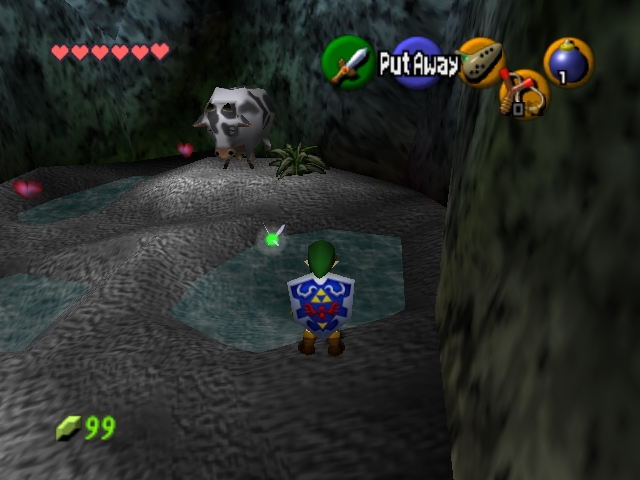Choose the slingshot item icon
The width and height of the screenshot is (640, 480).
coord(524,95)
